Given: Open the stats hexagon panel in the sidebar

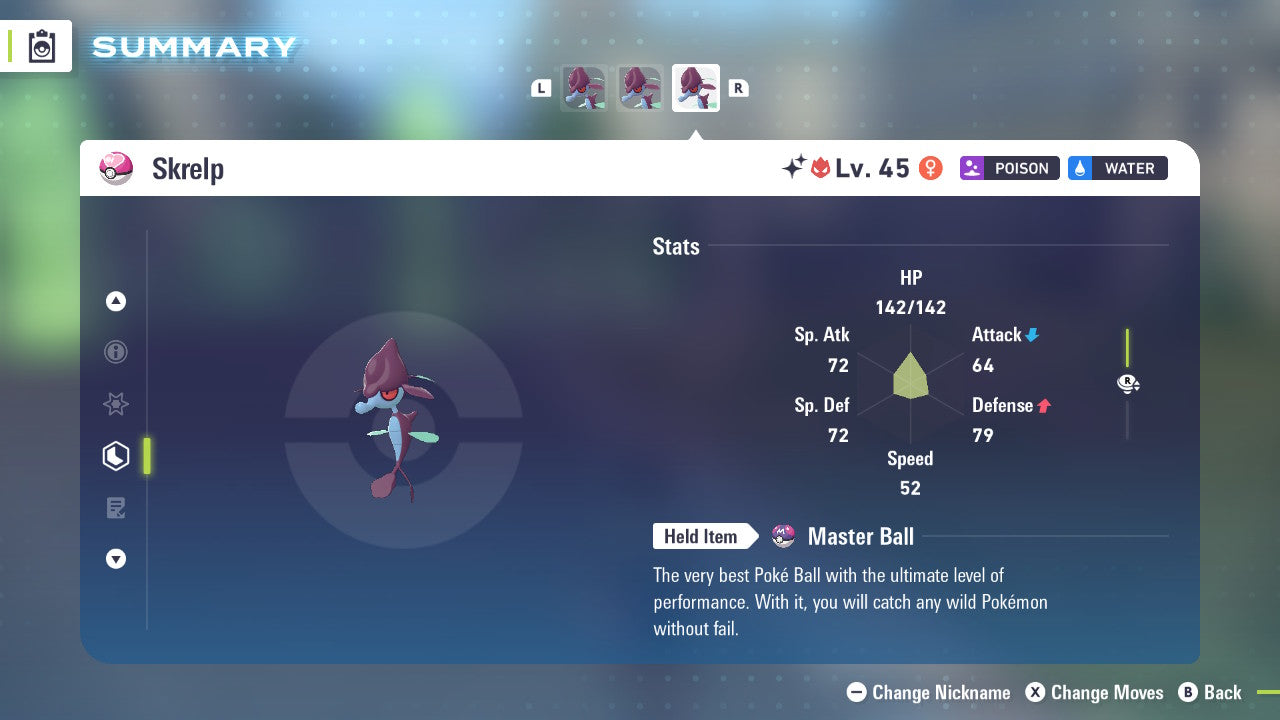Looking at the screenshot, I should point(116,456).
